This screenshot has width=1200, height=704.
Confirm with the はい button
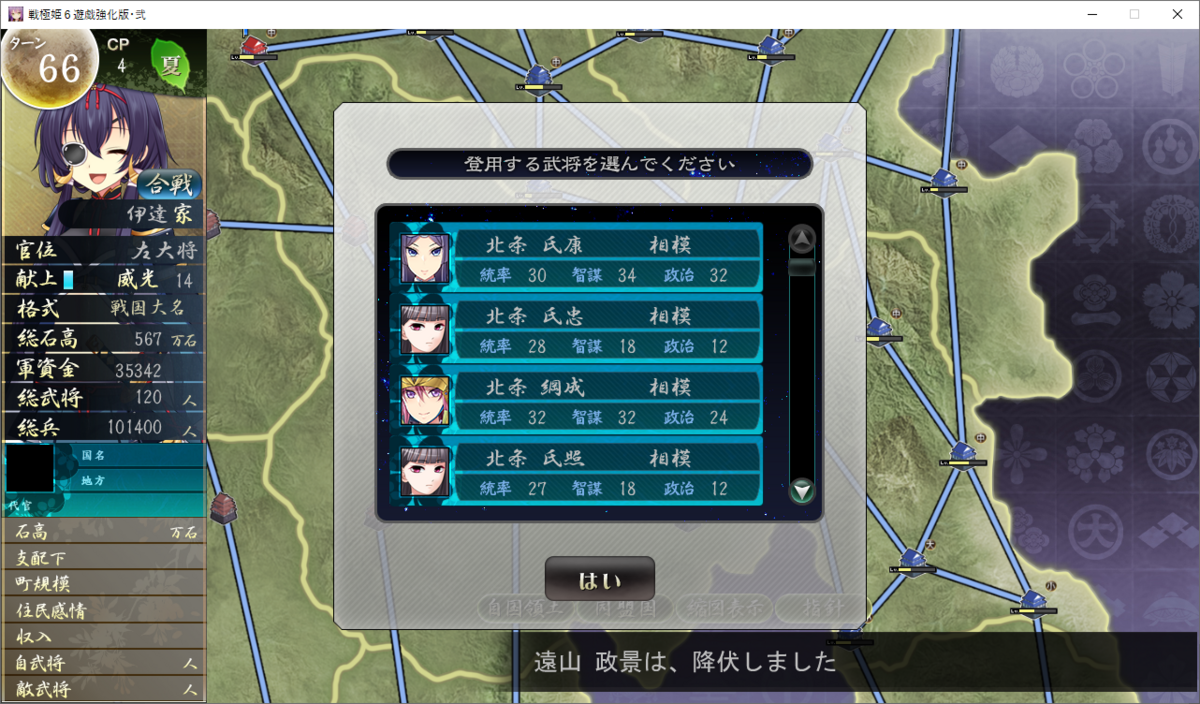[599, 580]
